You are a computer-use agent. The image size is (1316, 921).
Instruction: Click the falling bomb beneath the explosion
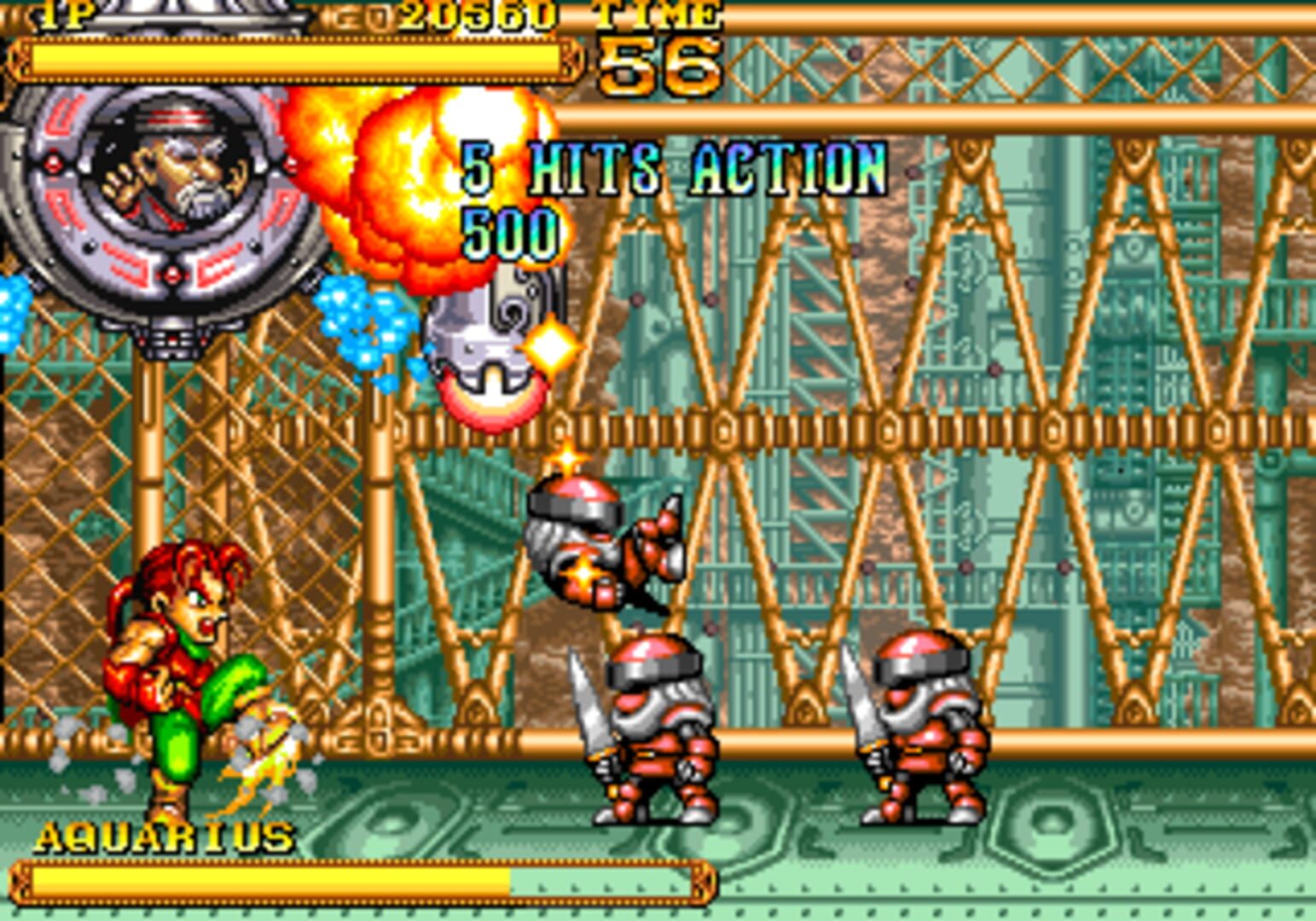(x=486, y=341)
